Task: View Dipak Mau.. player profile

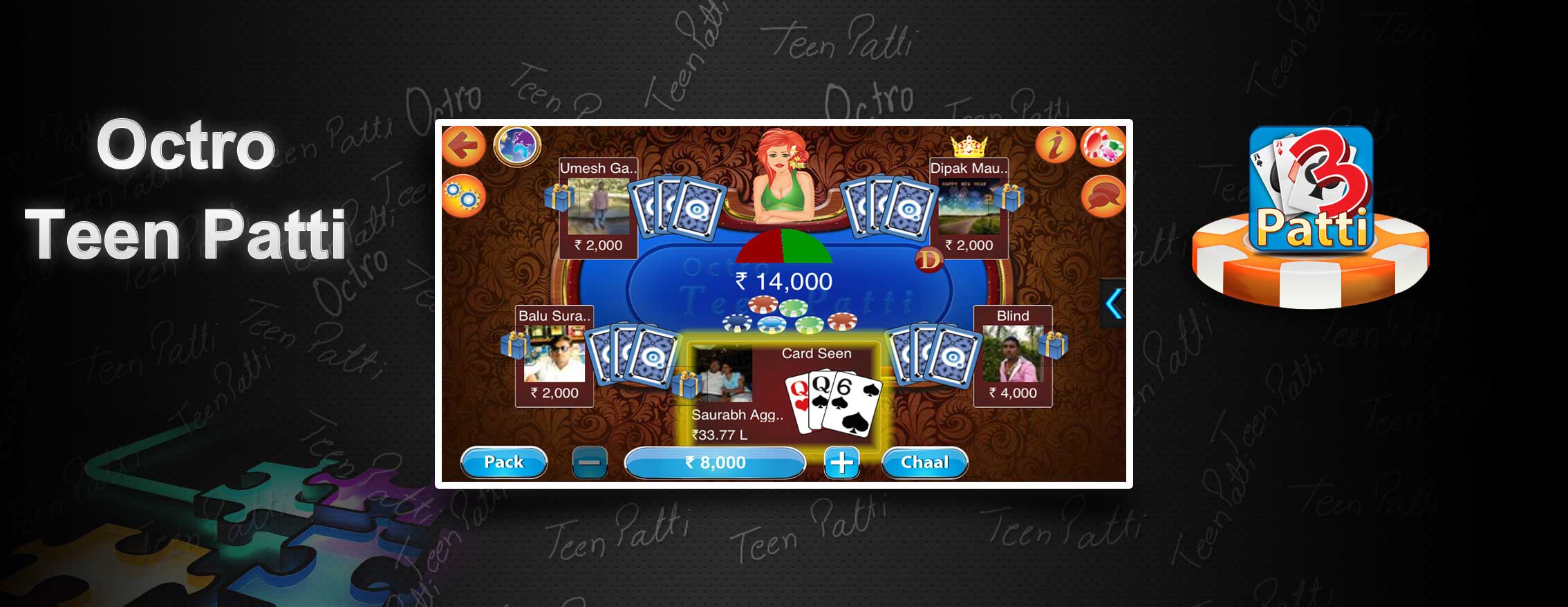Action: [x=969, y=206]
